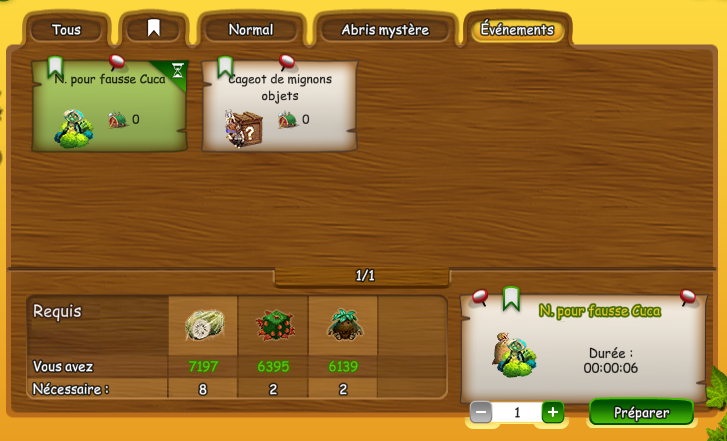Click the Préparer button
This screenshot has width=727, height=441.
point(641,412)
